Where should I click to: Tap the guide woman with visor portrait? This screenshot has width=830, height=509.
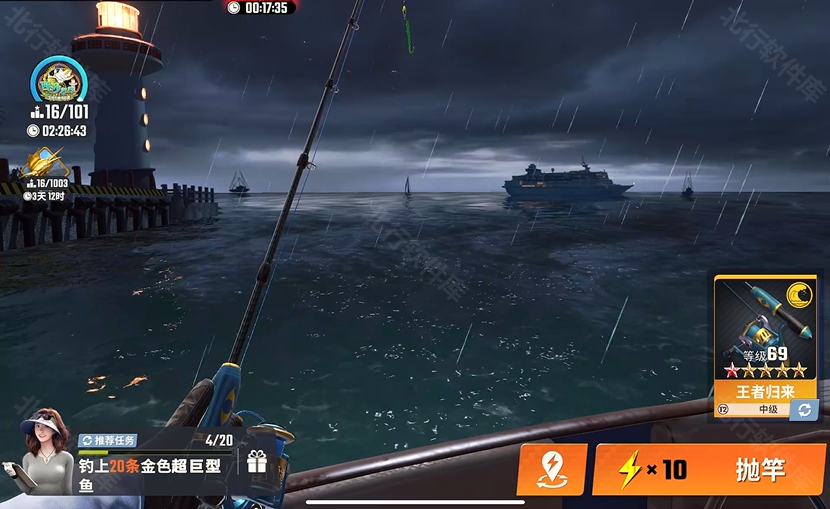(x=43, y=452)
